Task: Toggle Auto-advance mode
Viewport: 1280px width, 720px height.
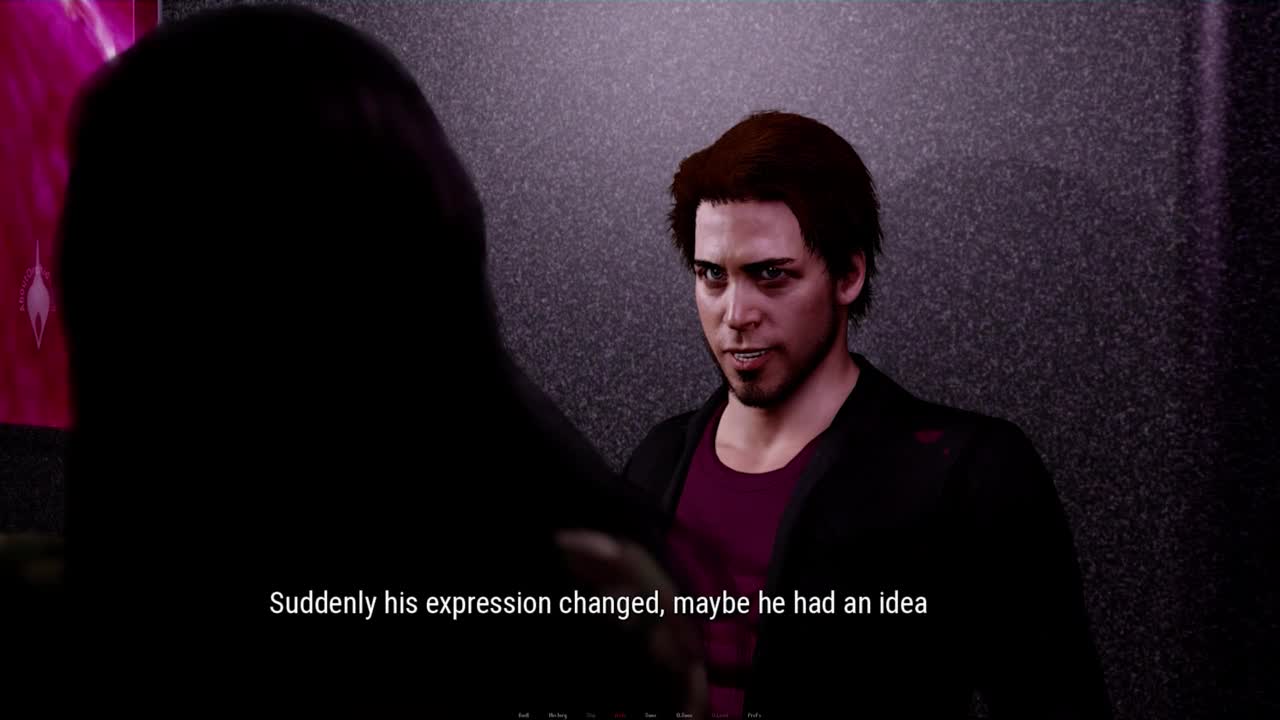Action: click(x=620, y=715)
